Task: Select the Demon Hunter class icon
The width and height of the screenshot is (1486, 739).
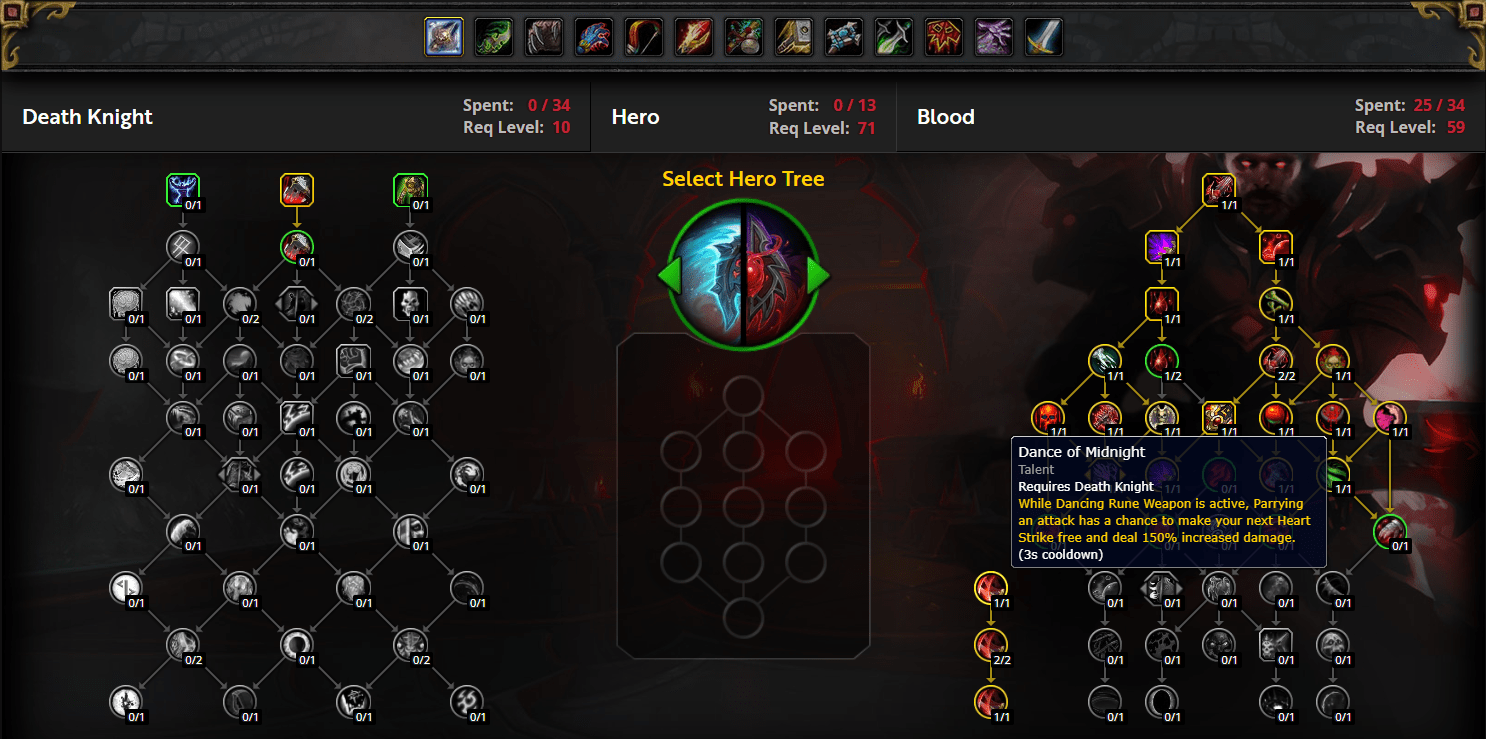Action: click(493, 37)
